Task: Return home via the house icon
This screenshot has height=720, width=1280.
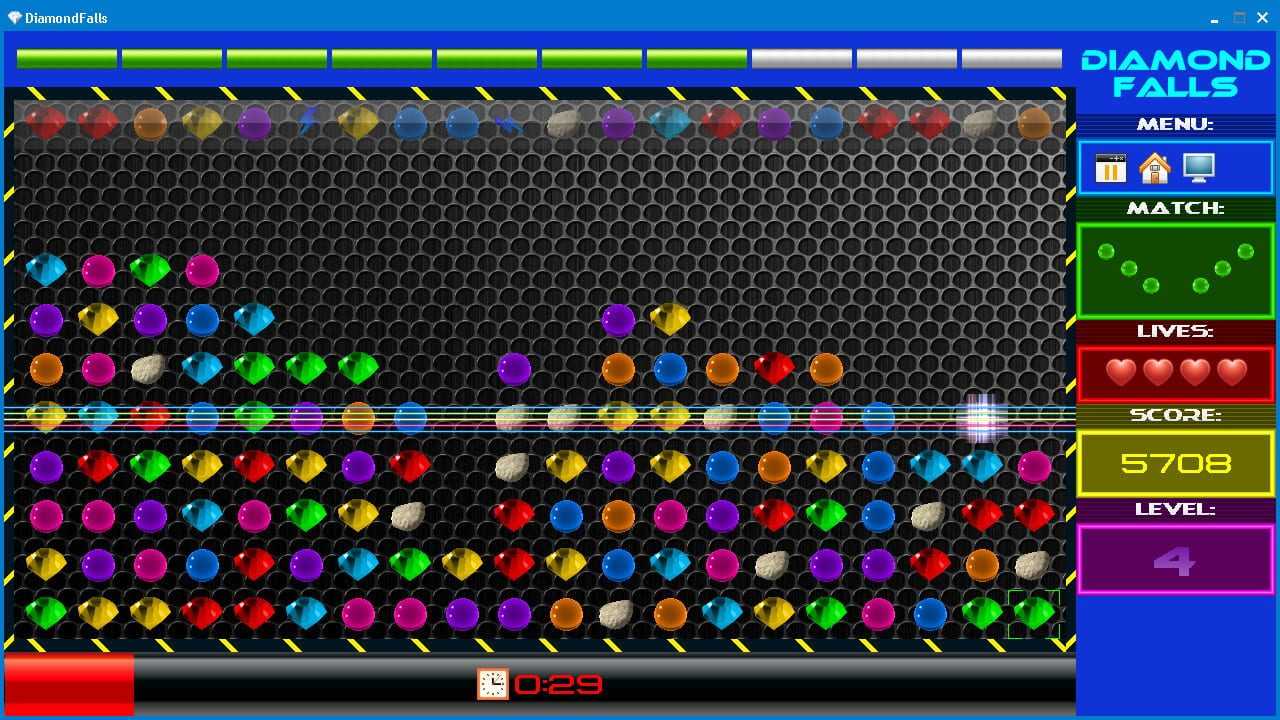Action: 1154,168
